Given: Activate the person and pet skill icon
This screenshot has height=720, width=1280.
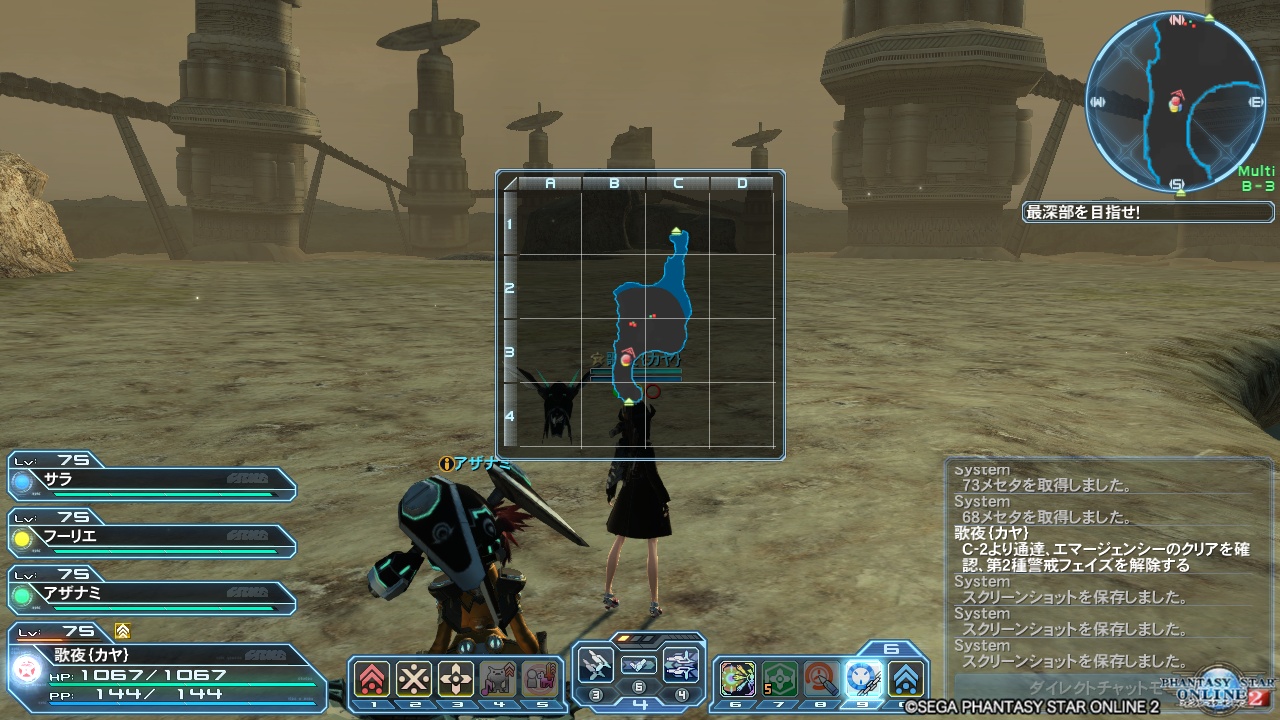Looking at the screenshot, I should (539, 679).
